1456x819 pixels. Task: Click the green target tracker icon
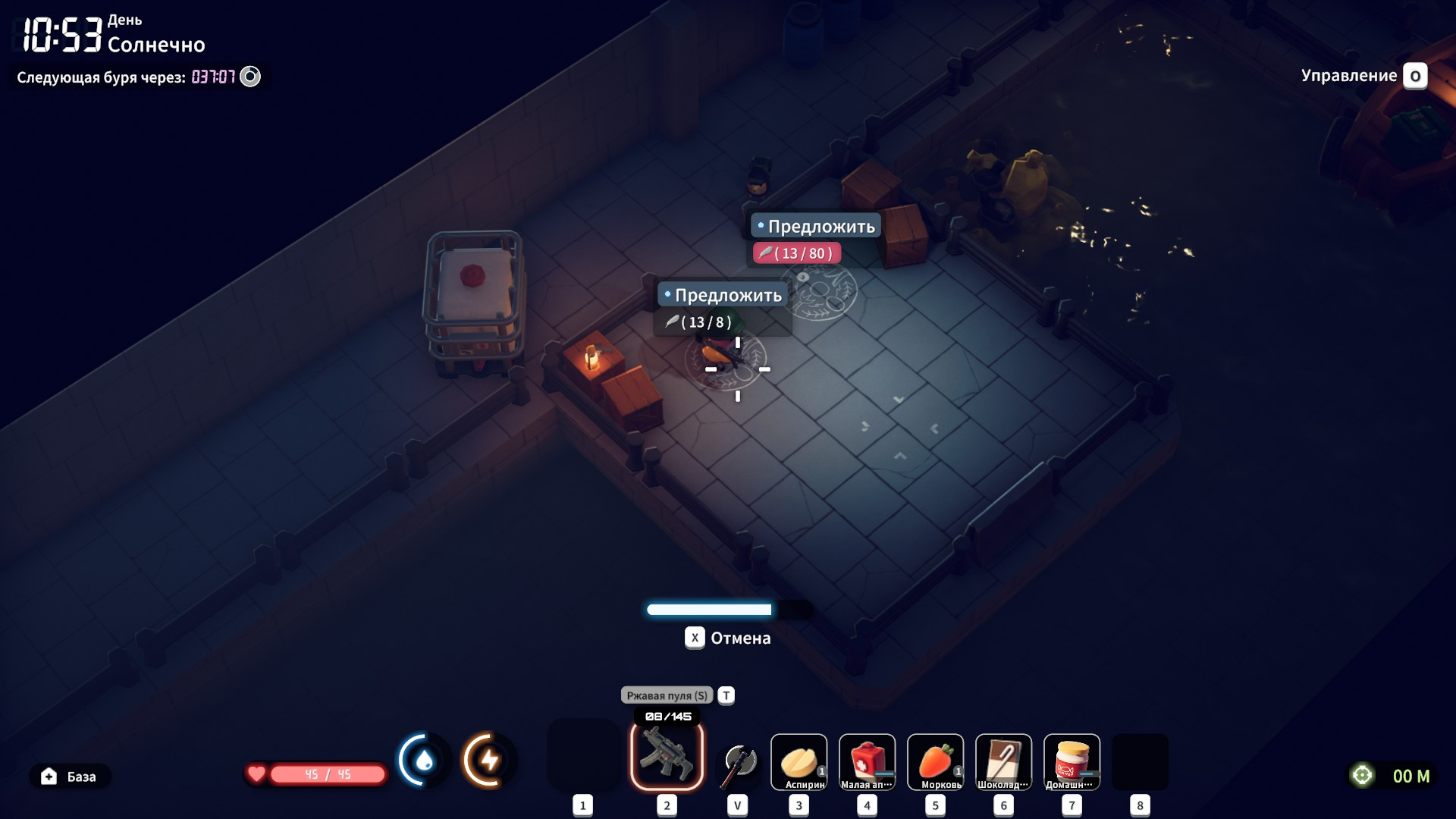click(1363, 775)
